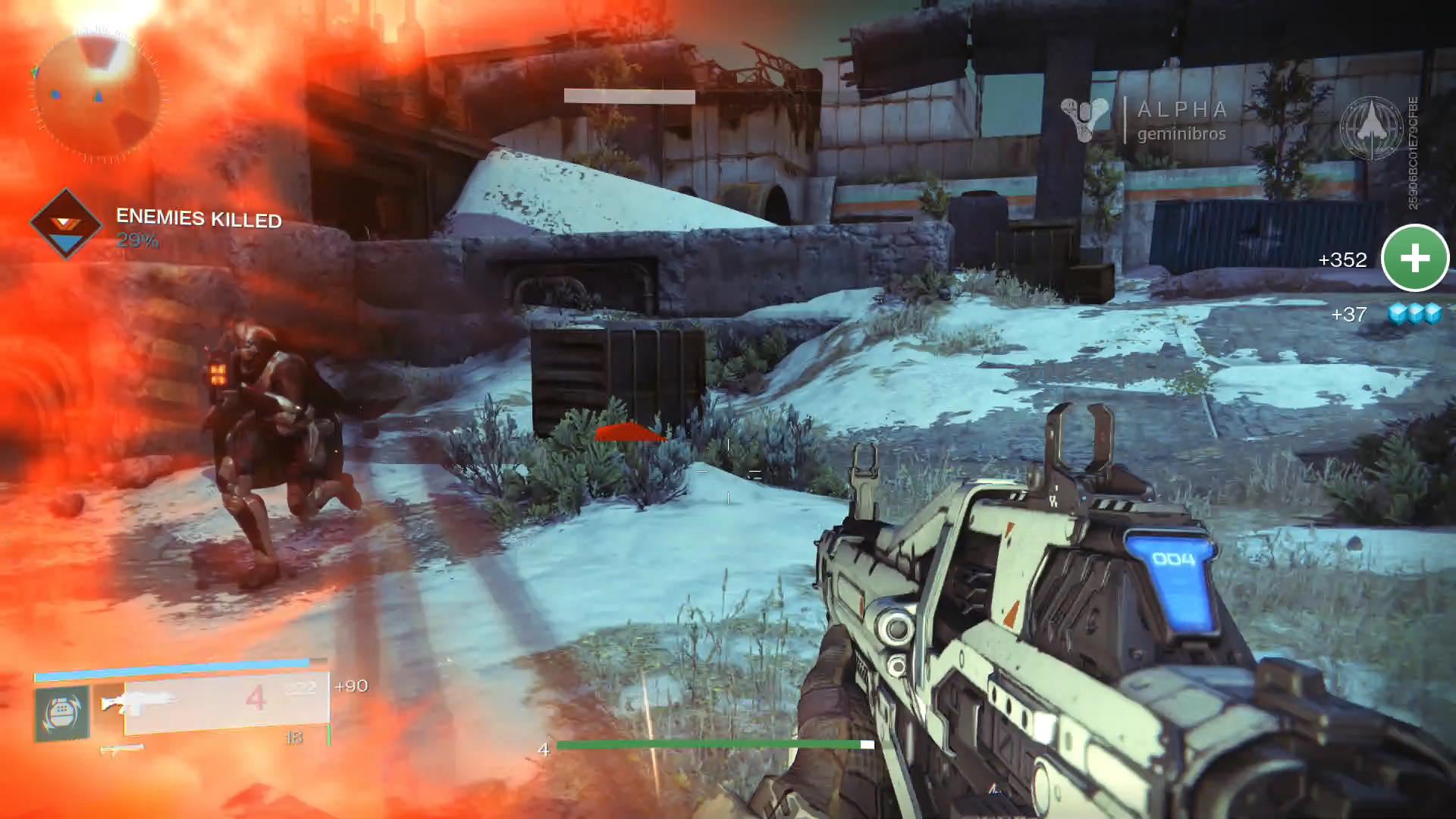Select the Enemies Killed objective diamond icon
Viewport: 1456px width, 819px height.
coord(66,224)
